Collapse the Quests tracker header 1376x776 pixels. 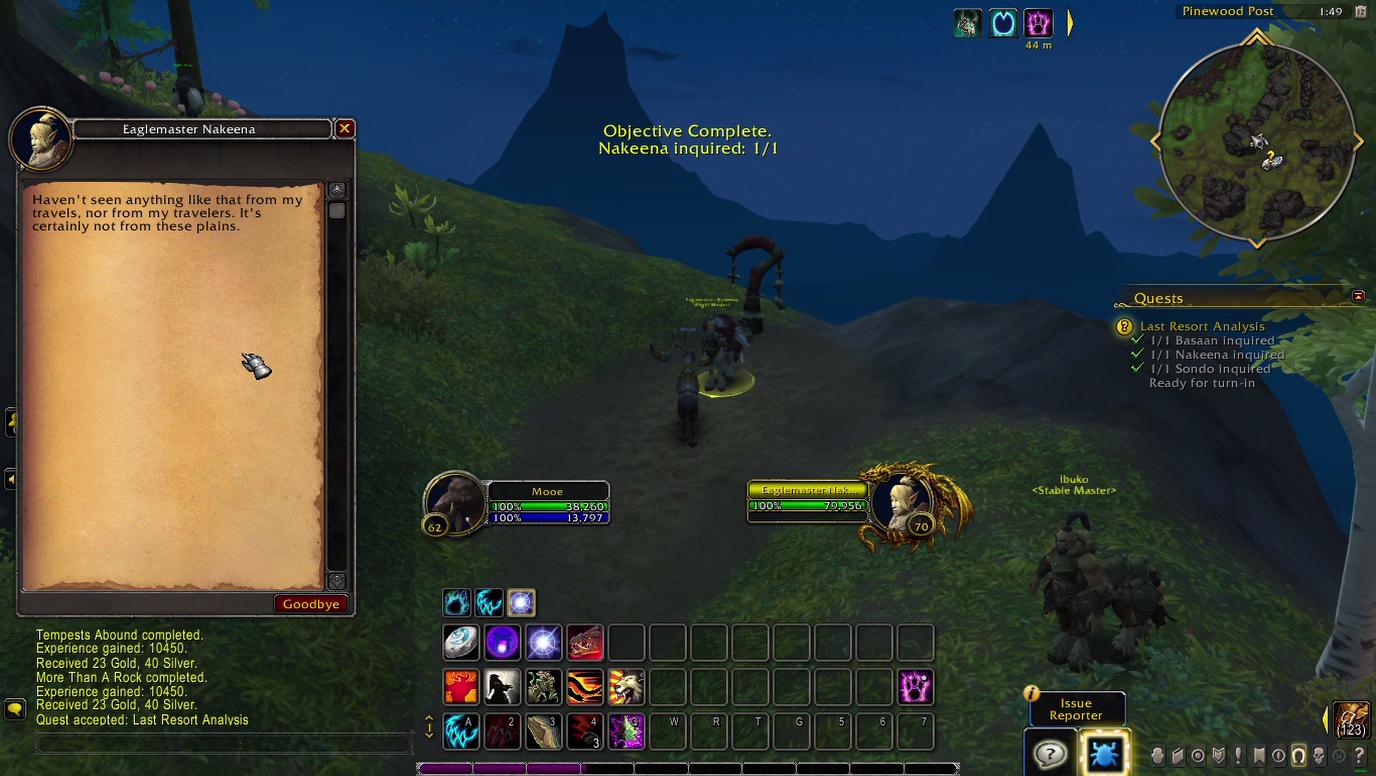tap(1358, 296)
